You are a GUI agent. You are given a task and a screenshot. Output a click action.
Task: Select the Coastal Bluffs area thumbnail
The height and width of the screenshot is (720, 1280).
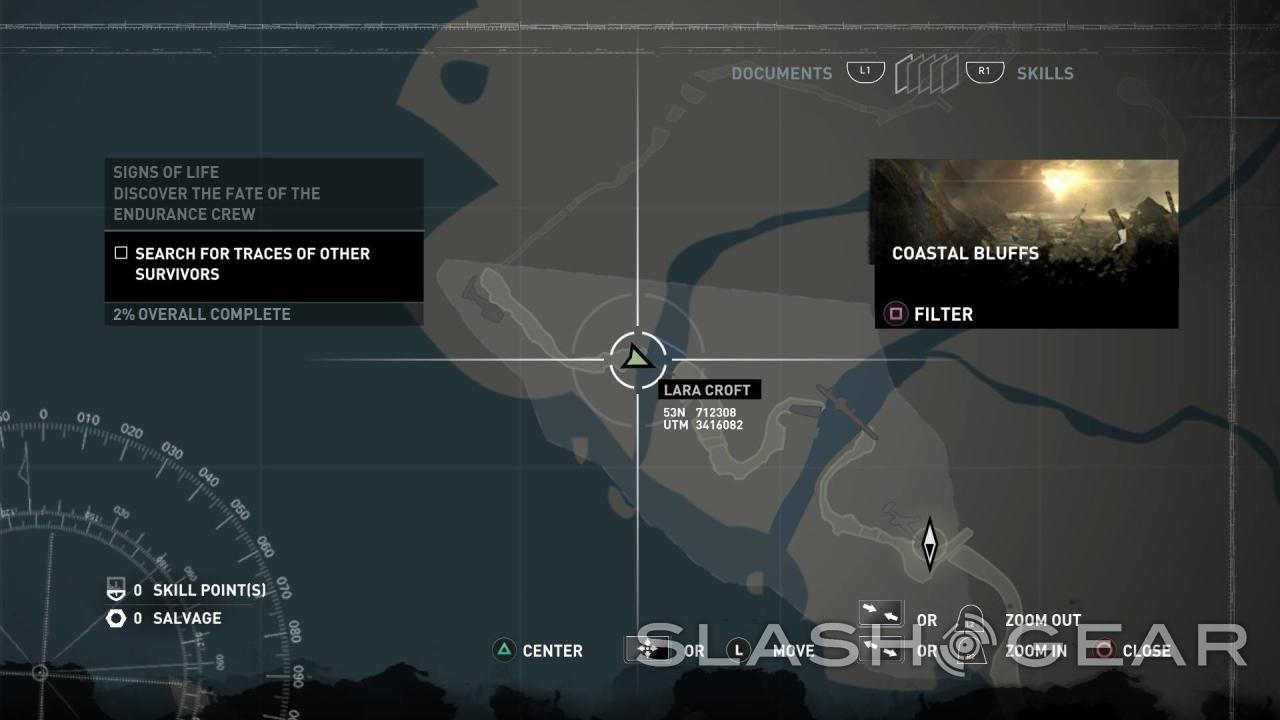point(1025,211)
